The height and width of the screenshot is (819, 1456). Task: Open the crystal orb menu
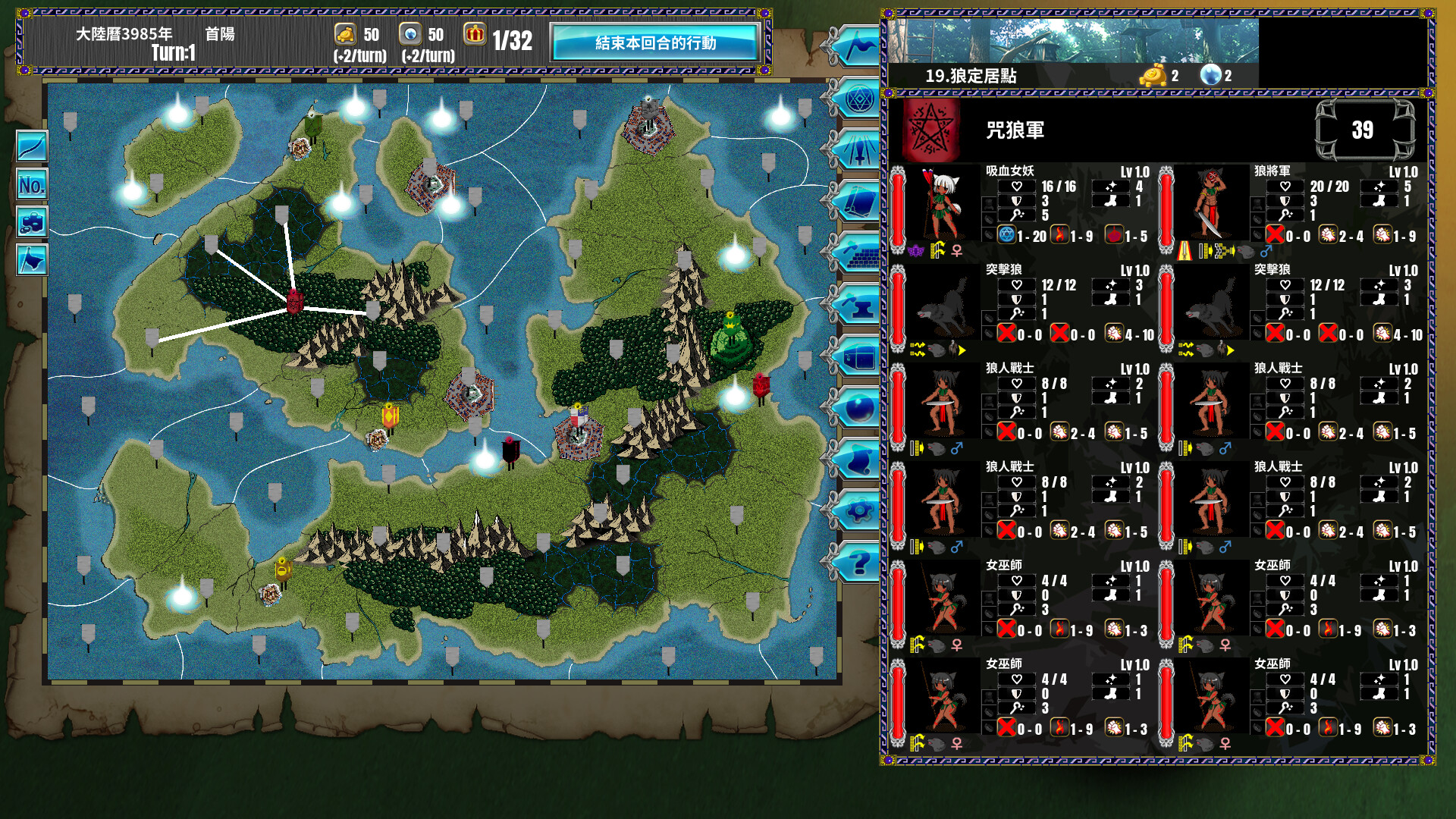pyautogui.click(x=858, y=409)
